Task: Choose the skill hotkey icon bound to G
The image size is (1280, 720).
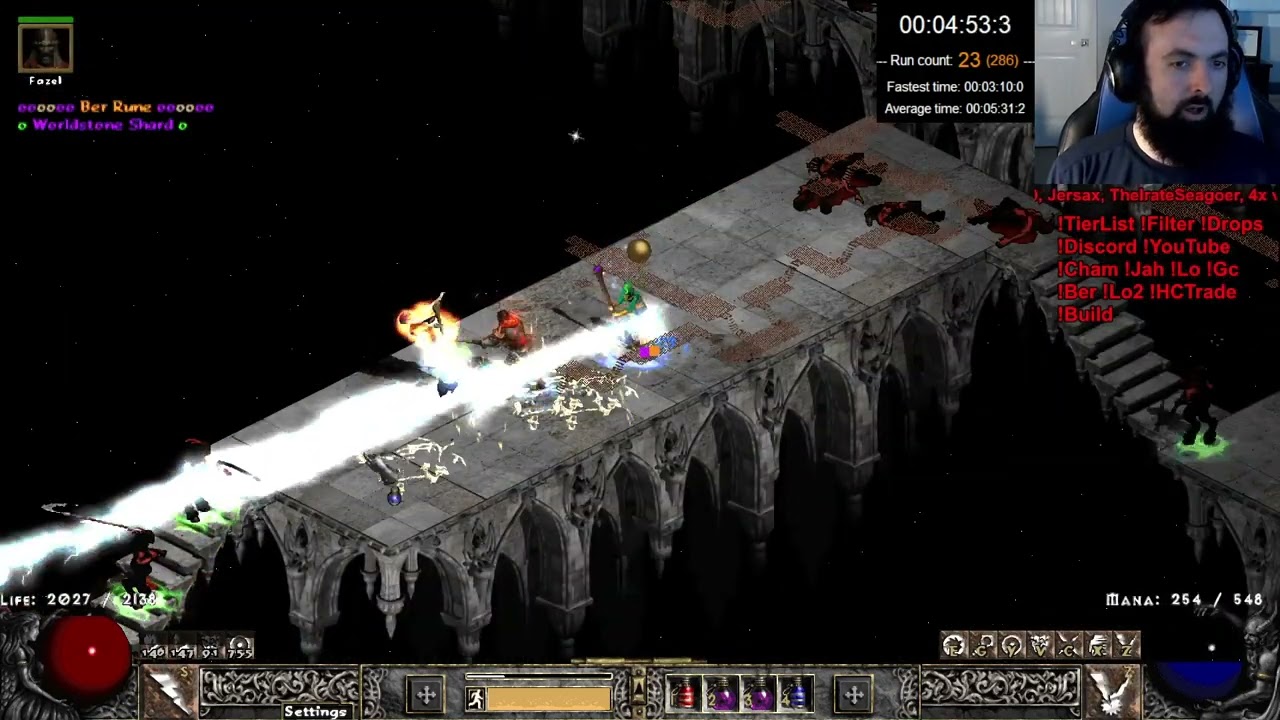Action: pyautogui.click(x=982, y=646)
